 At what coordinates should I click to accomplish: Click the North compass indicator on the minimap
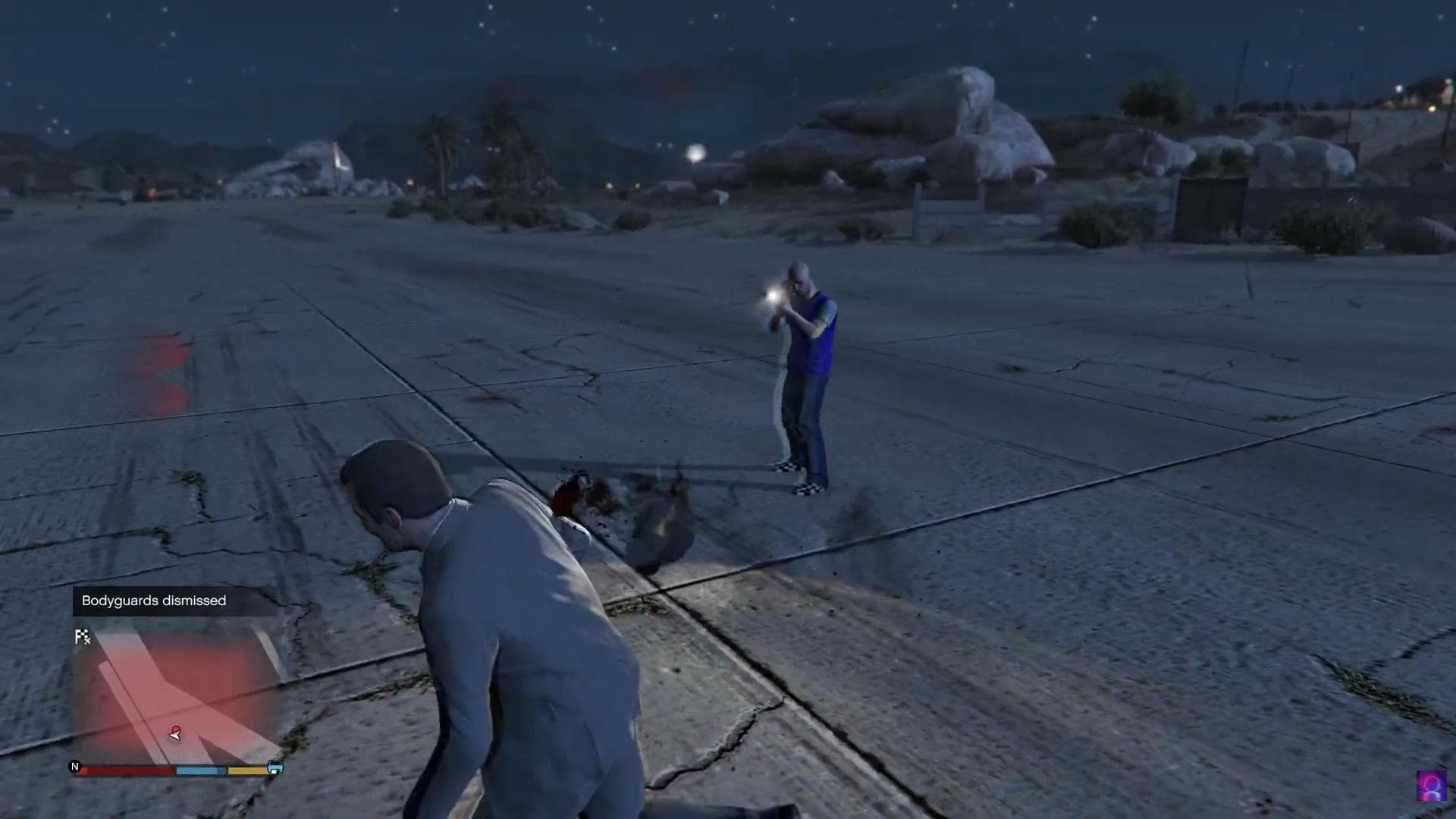coord(75,767)
